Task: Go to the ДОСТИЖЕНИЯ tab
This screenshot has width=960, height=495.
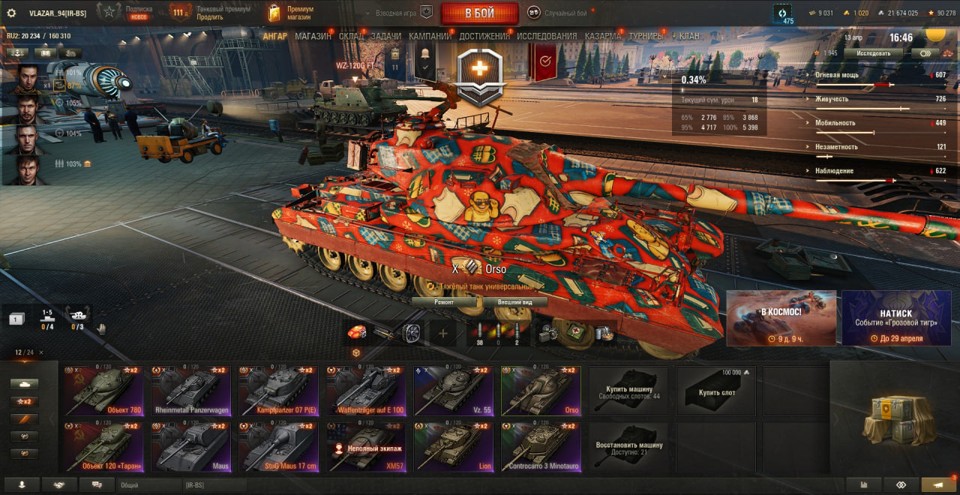Action: pyautogui.click(x=484, y=36)
